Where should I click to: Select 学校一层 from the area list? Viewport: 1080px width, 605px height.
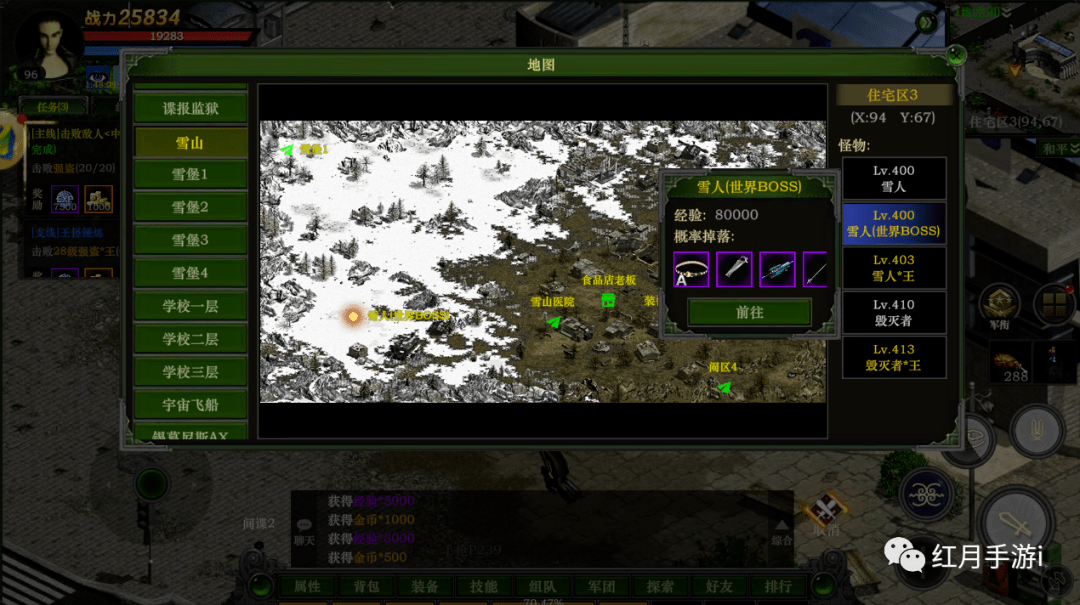click(191, 306)
